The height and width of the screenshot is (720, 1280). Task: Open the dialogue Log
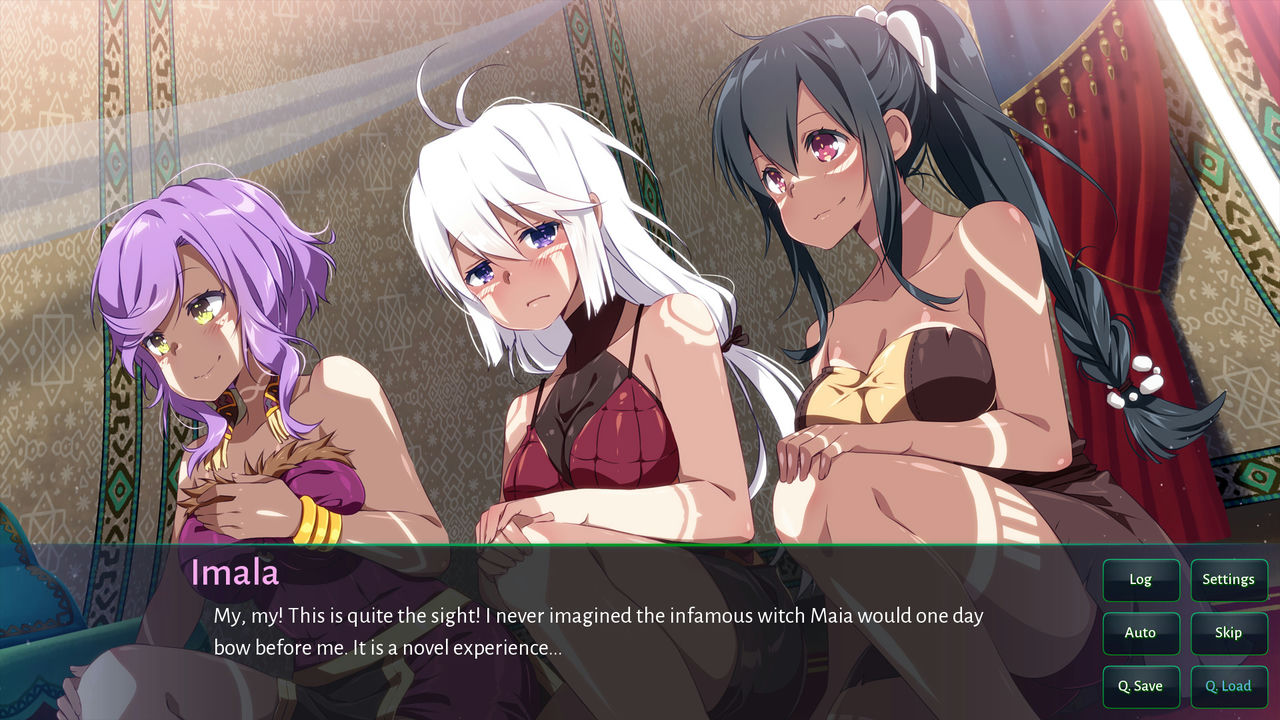(x=1140, y=579)
